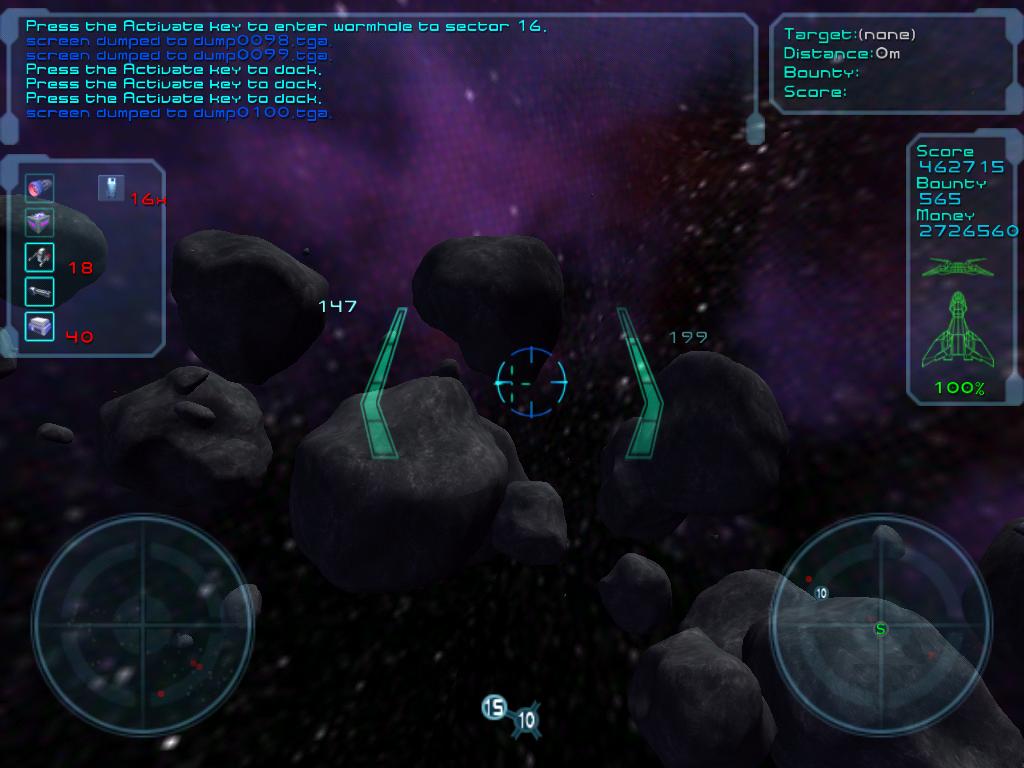The image size is (1024, 768).
Task: Click the message log panel
Action: [x=385, y=70]
